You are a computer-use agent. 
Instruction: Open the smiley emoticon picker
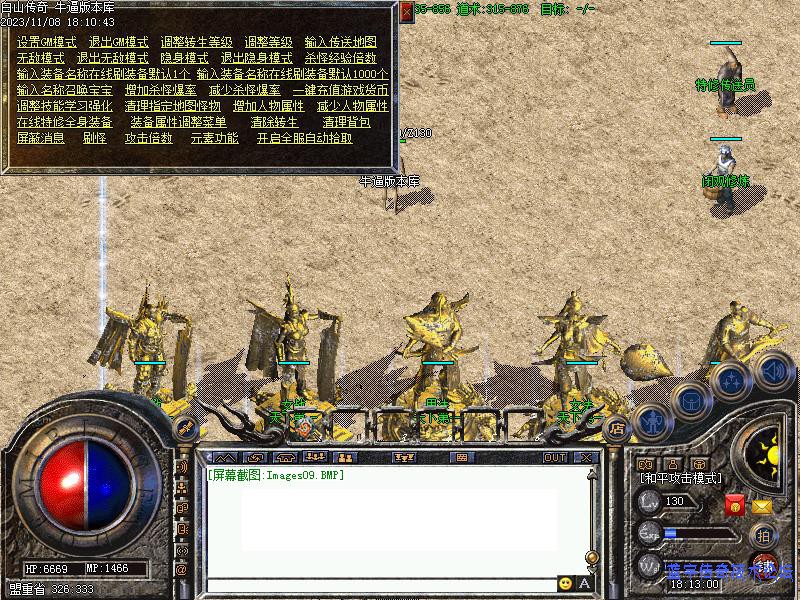pos(566,584)
